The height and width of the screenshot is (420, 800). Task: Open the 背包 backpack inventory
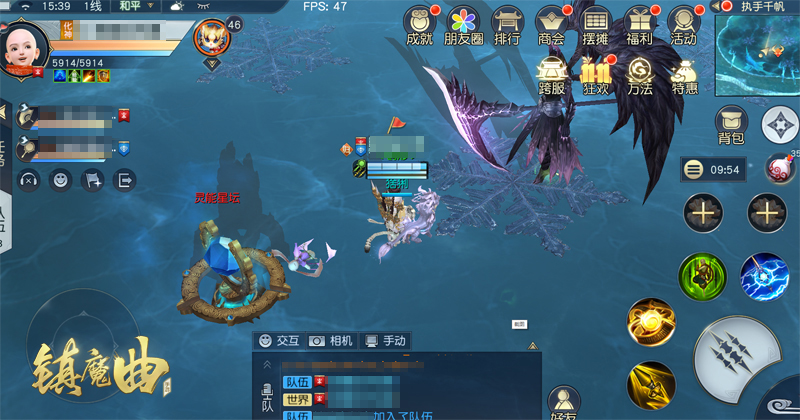tap(731, 125)
